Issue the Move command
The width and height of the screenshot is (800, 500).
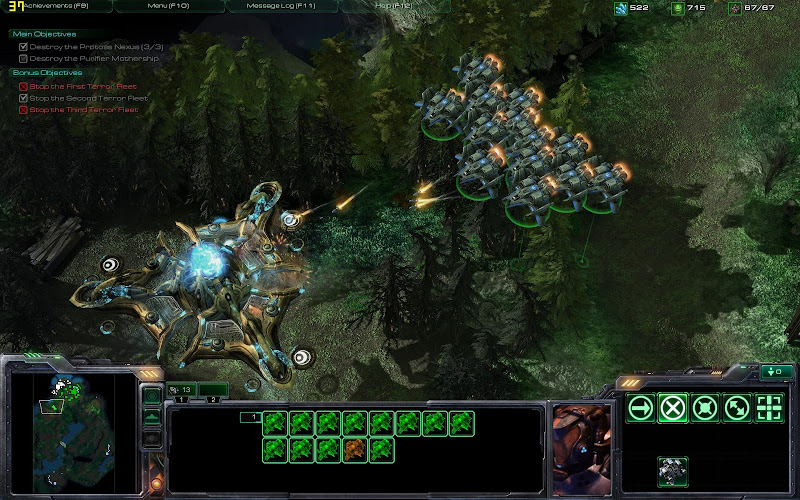pyautogui.click(x=641, y=407)
